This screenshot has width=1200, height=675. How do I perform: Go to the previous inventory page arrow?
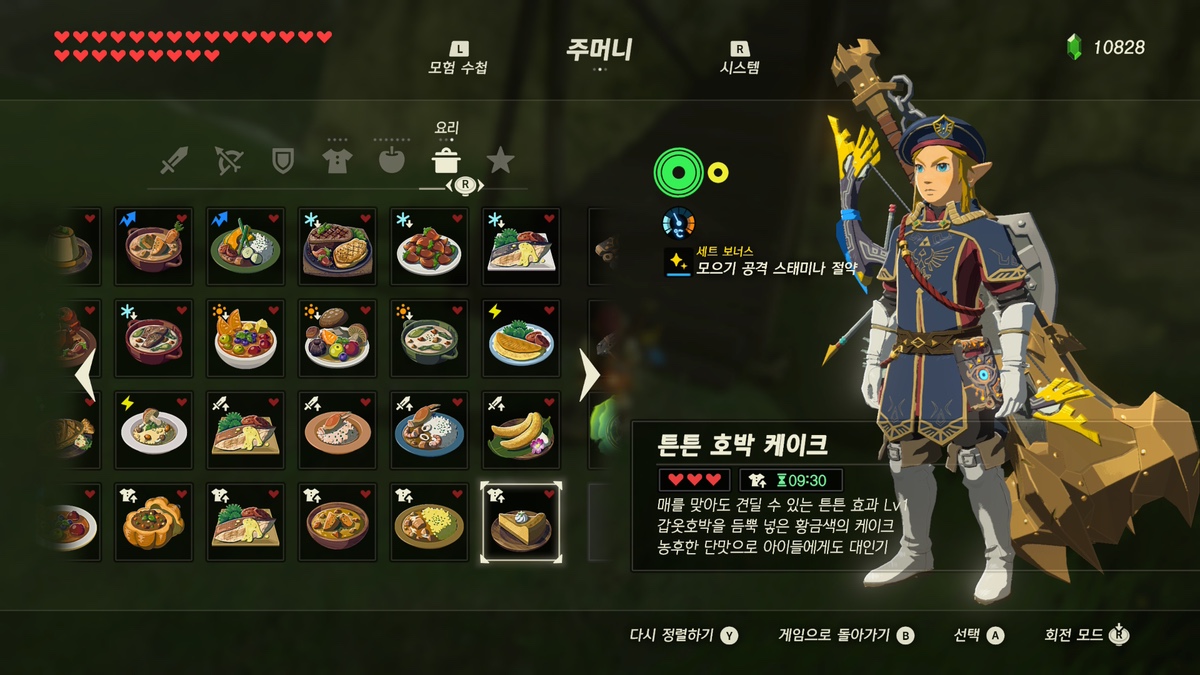86,375
